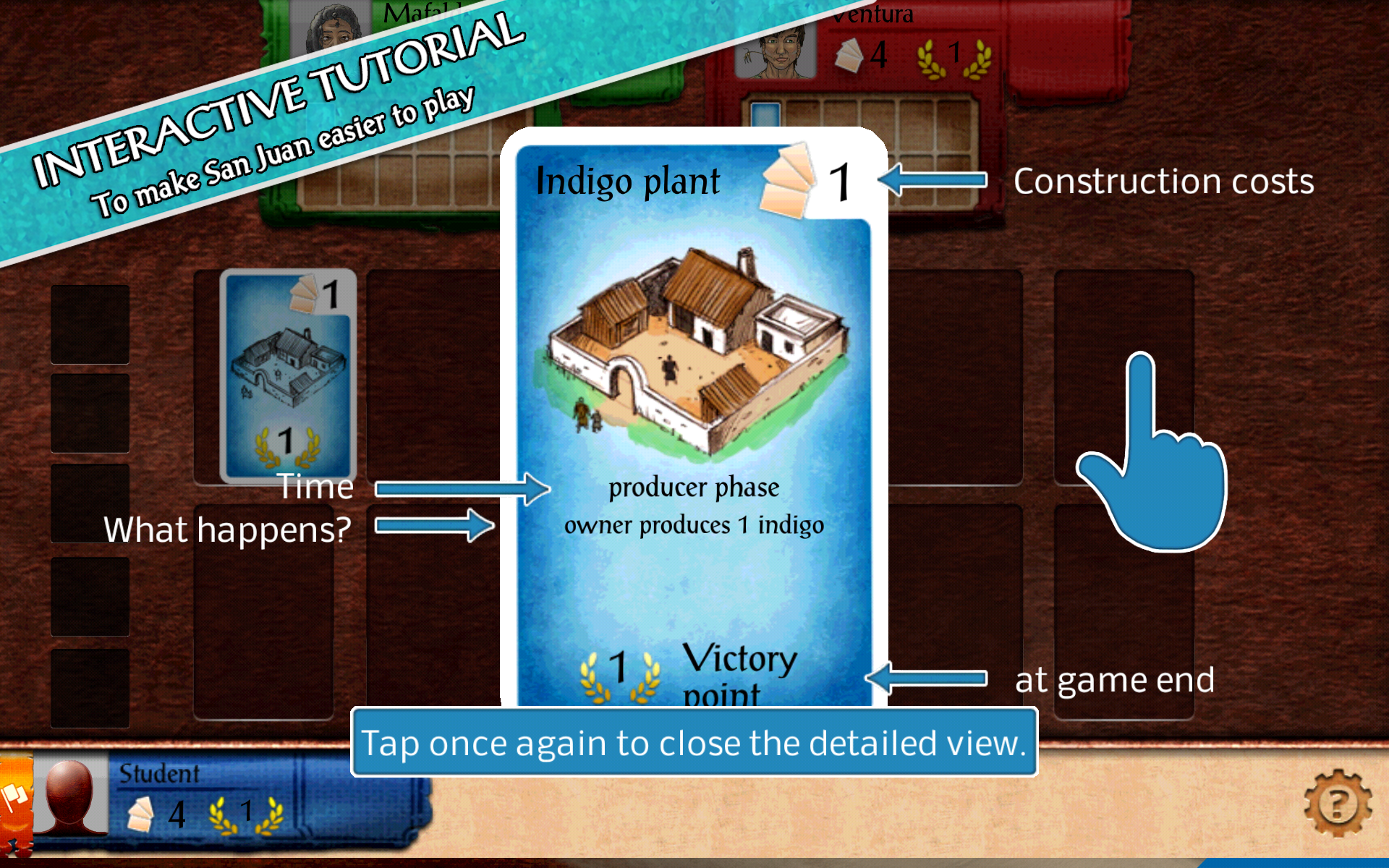Viewport: 1389px width, 868px height.
Task: Tap the 'at game end' label
Action: click(1115, 678)
